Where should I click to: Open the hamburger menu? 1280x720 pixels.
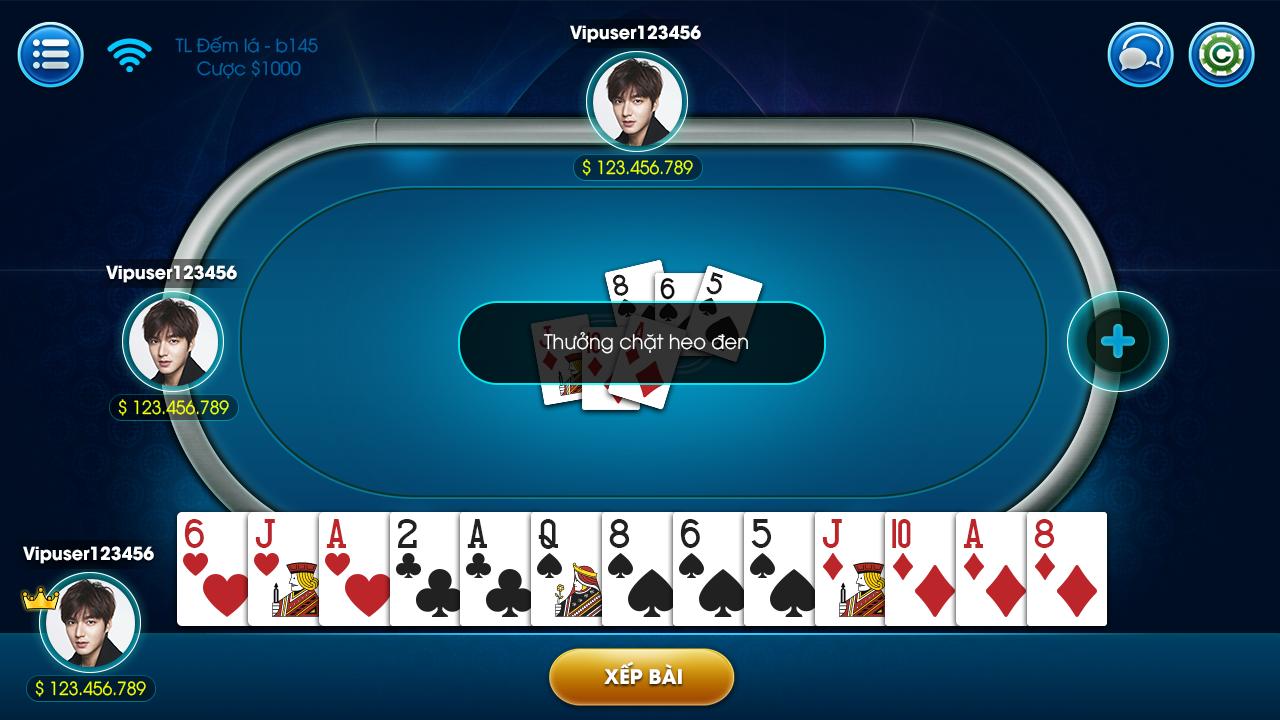(x=49, y=54)
